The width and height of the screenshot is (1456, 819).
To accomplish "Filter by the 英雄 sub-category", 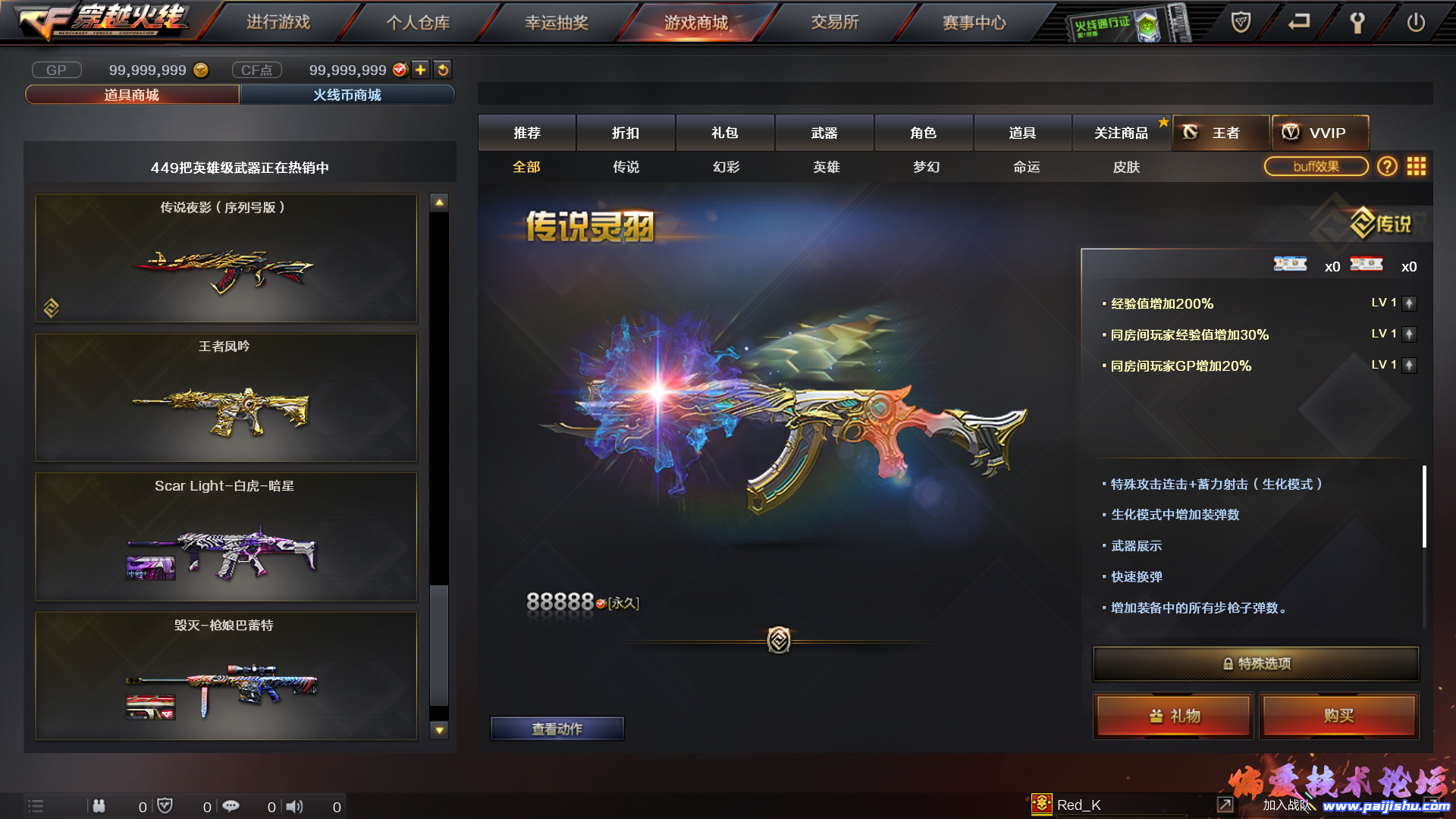I will pyautogui.click(x=827, y=167).
